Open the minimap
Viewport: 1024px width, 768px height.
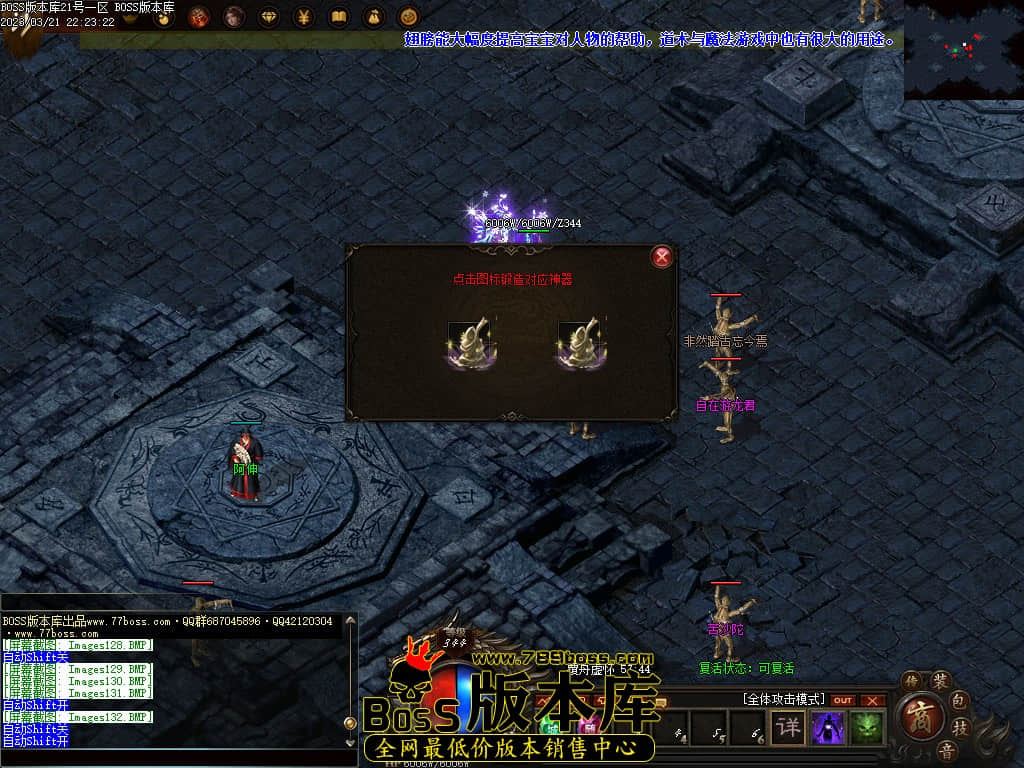pyautogui.click(x=963, y=50)
